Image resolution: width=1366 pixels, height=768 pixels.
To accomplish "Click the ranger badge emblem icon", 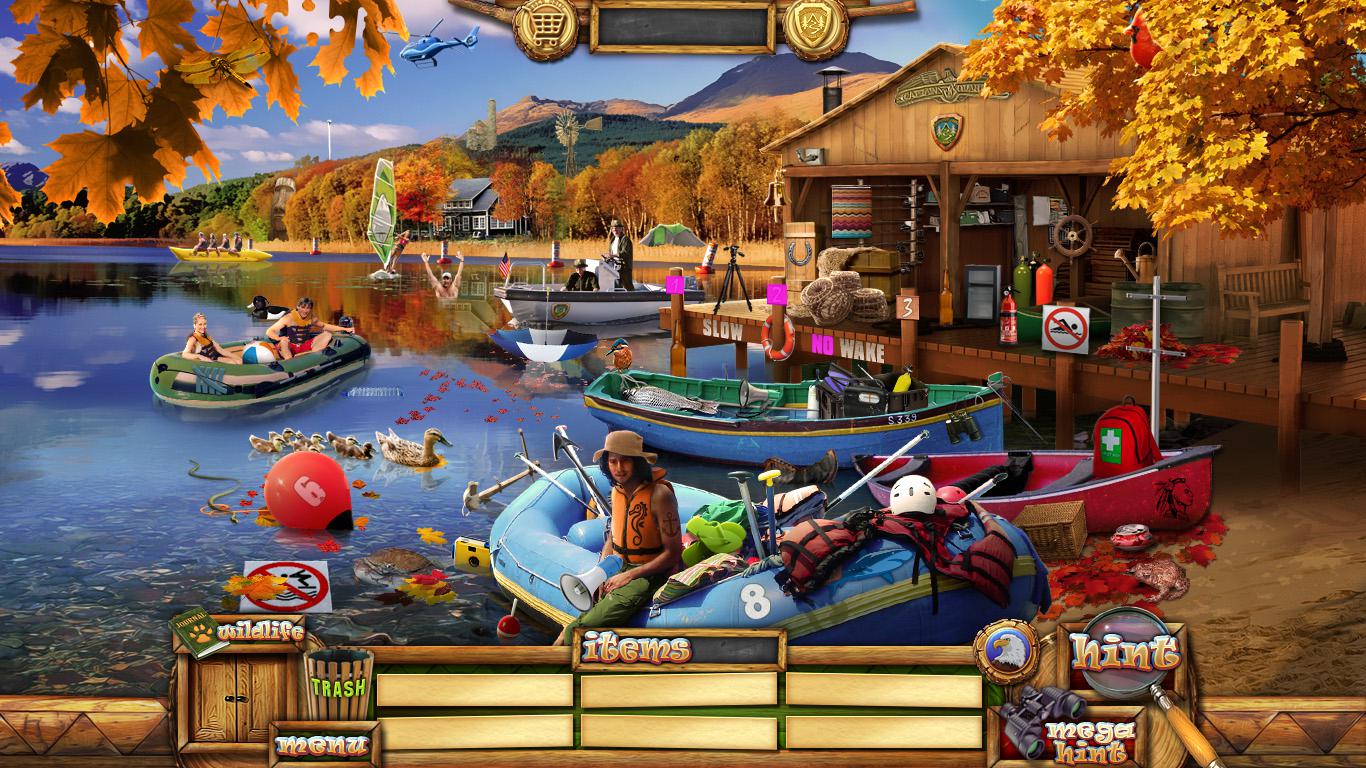I will (816, 27).
